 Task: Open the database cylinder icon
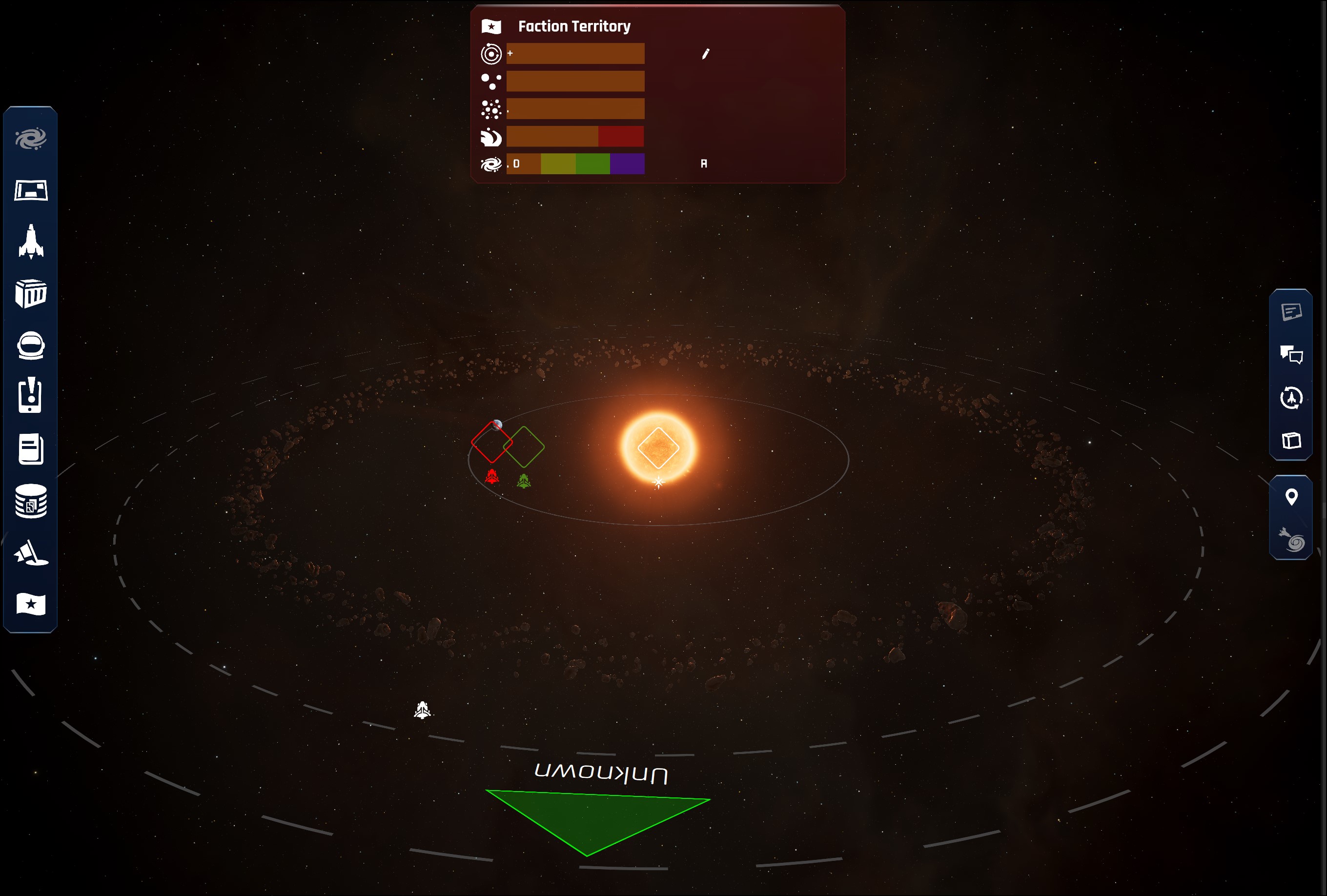31,501
